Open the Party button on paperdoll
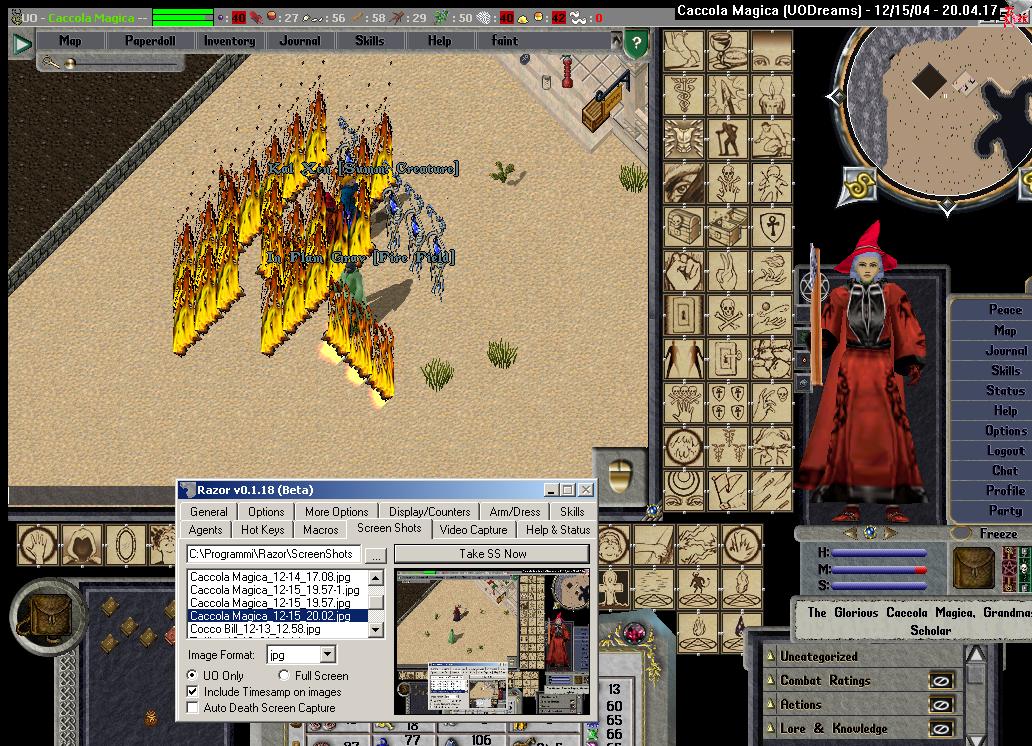Screen dimensions: 1032x746 pos(1005,511)
